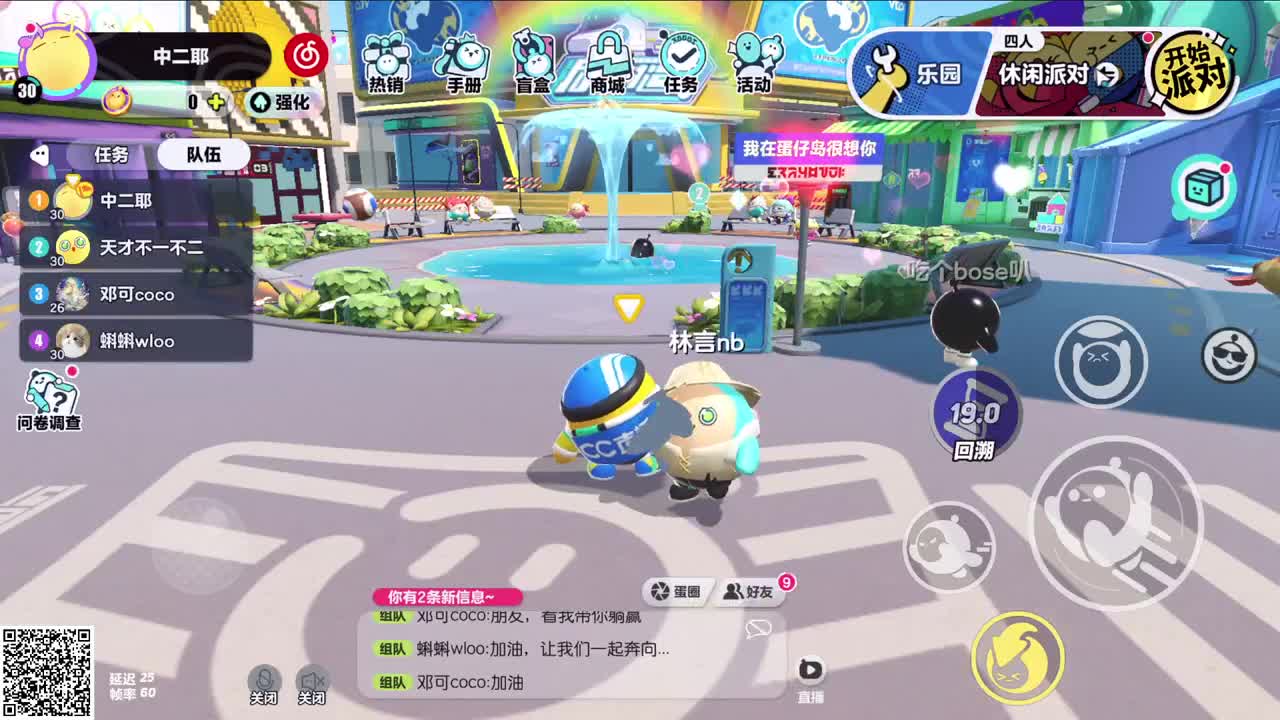The image size is (1280, 720).
Task: Toggle chat panel with speech bubble icon
Action: tap(760, 628)
